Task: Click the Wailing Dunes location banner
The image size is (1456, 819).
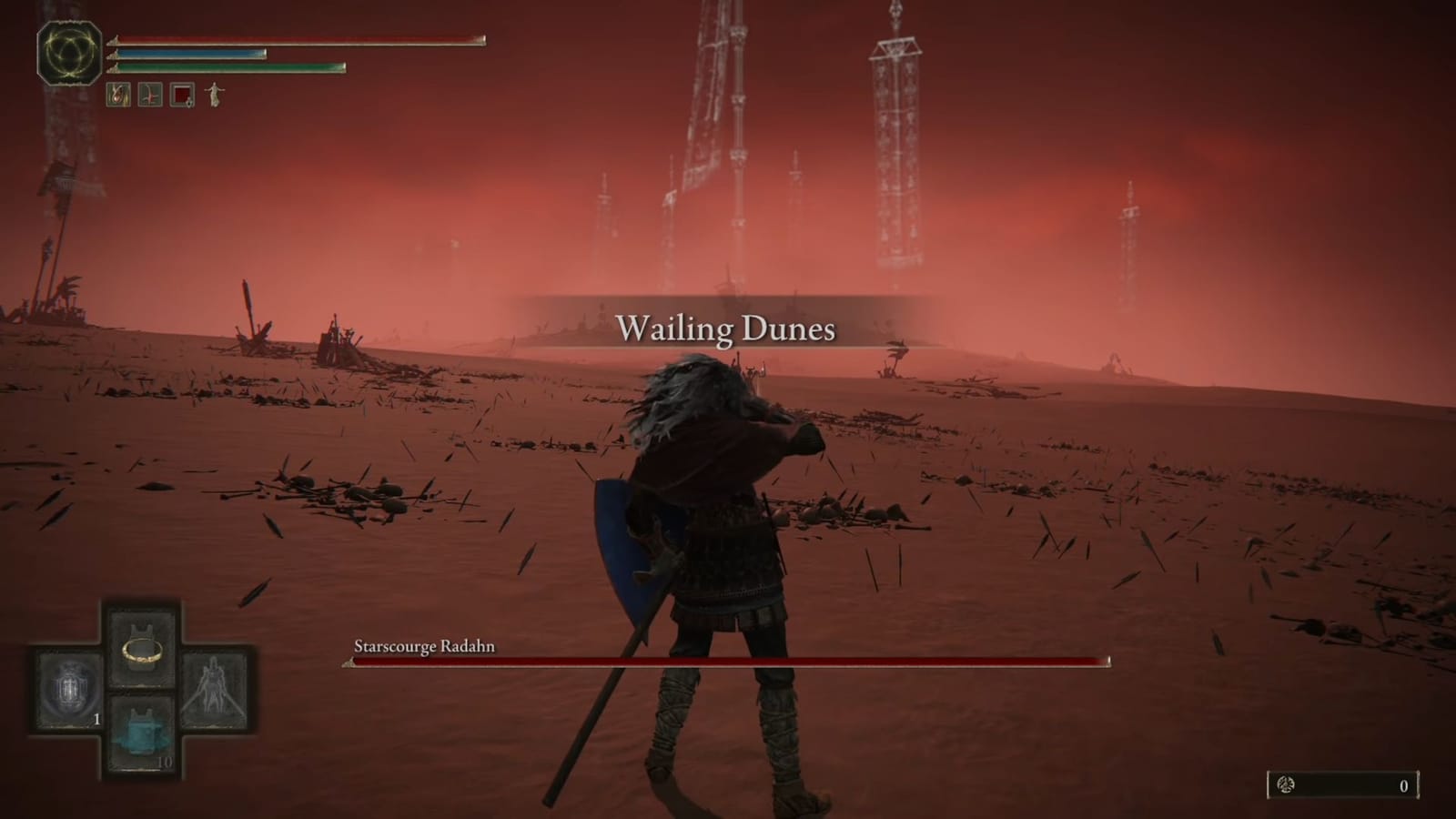Action: (x=728, y=328)
